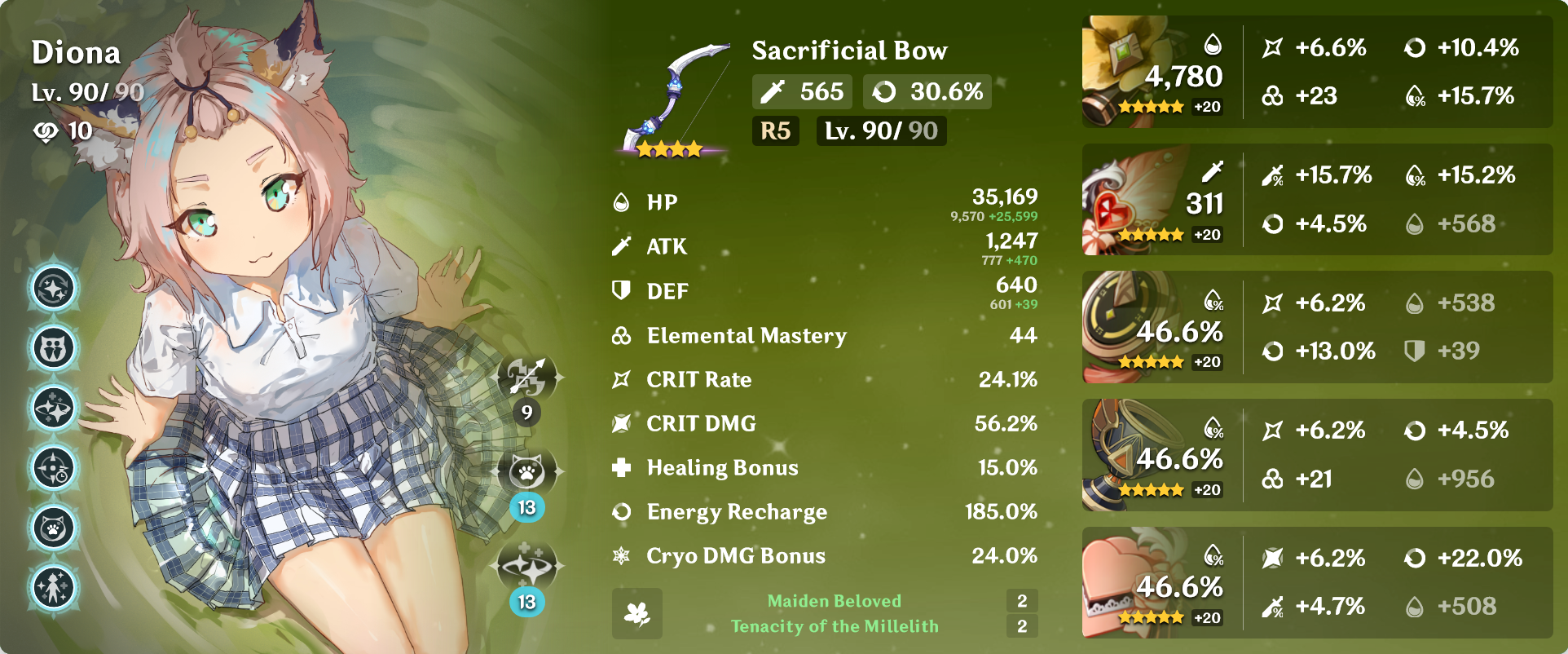Click the Cryo DMG Bonus snowflake icon

pyautogui.click(x=621, y=556)
